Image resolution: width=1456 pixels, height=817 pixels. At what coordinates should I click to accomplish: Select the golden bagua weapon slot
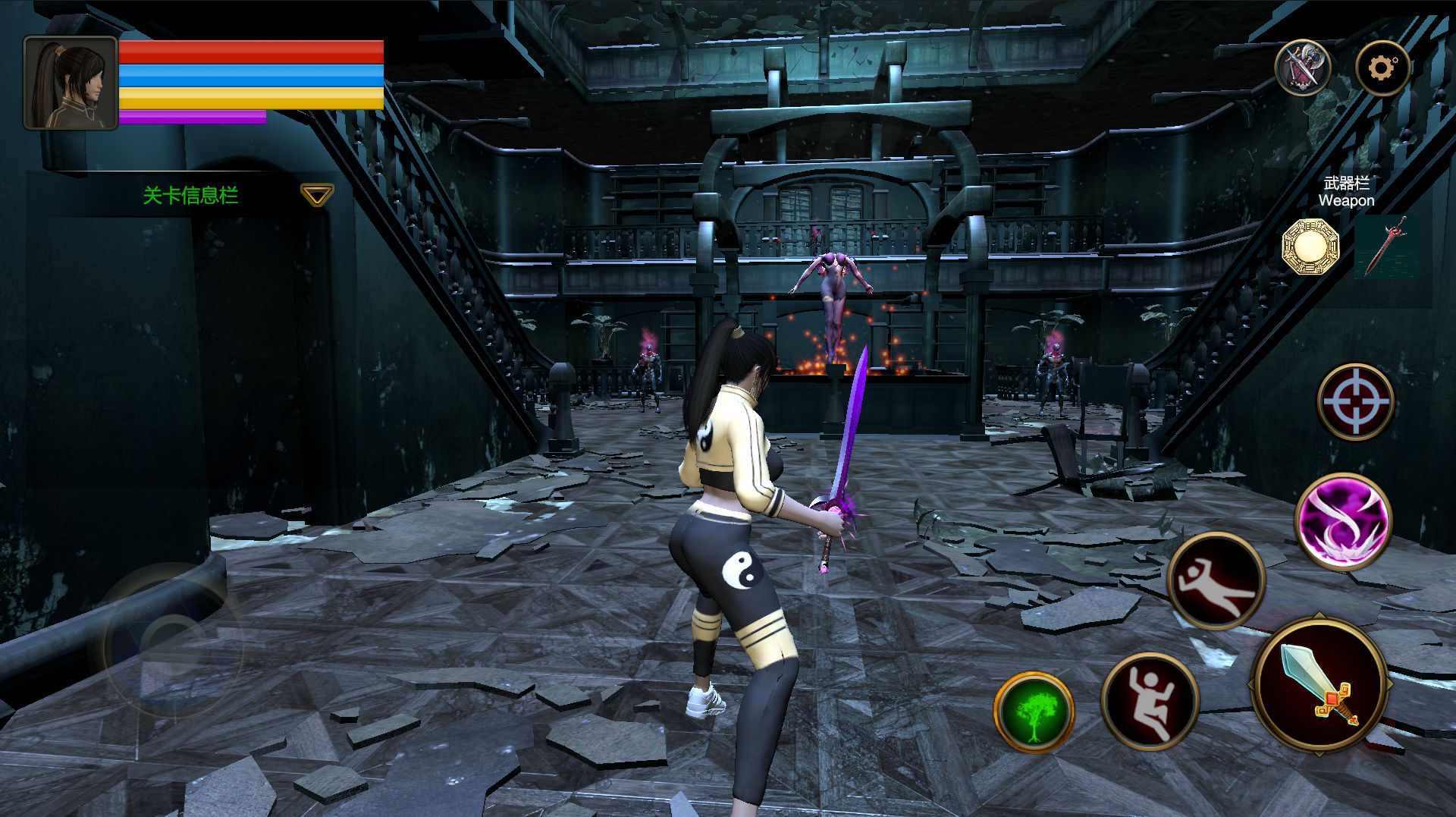(1310, 247)
